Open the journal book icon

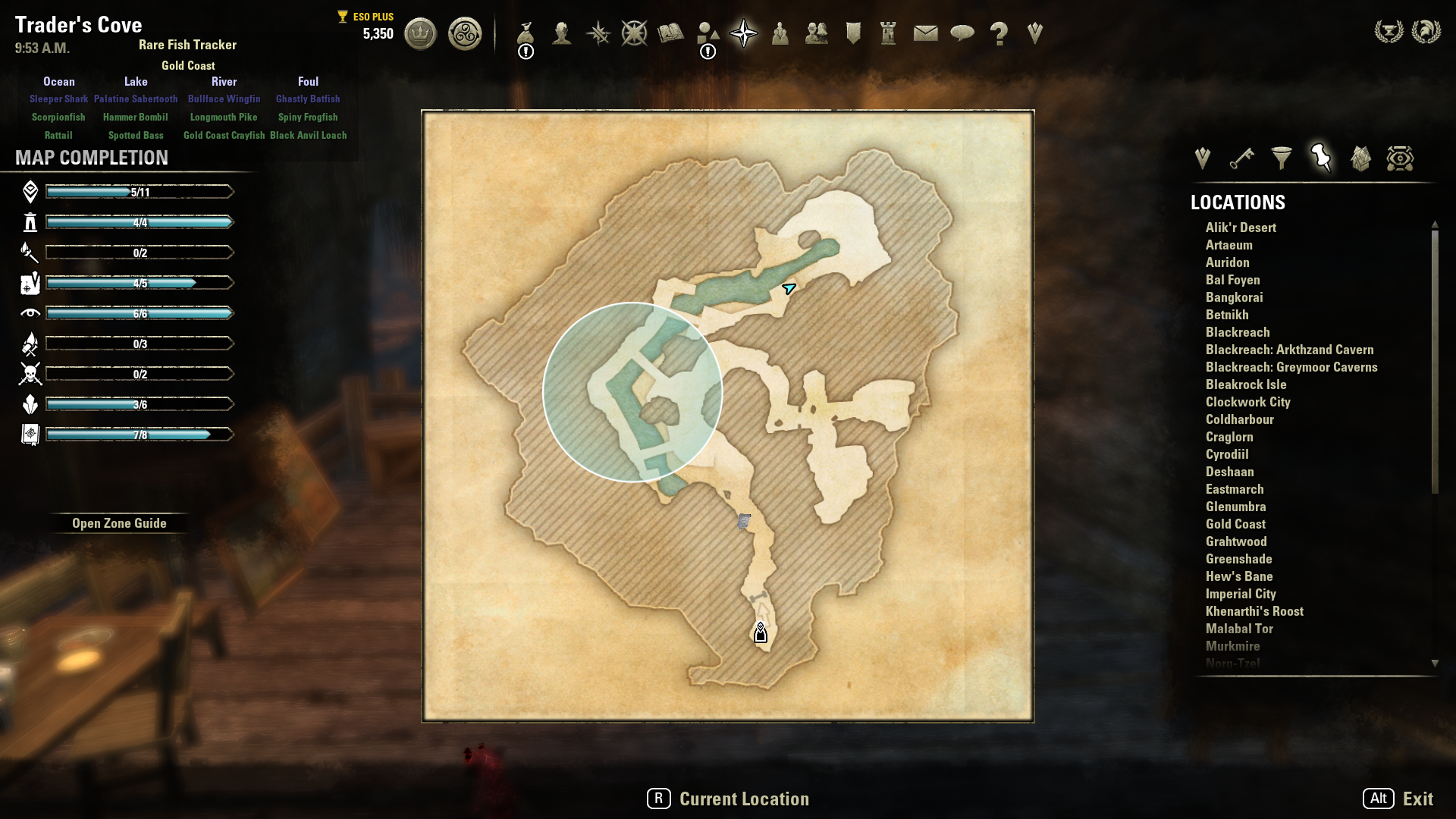tap(670, 33)
